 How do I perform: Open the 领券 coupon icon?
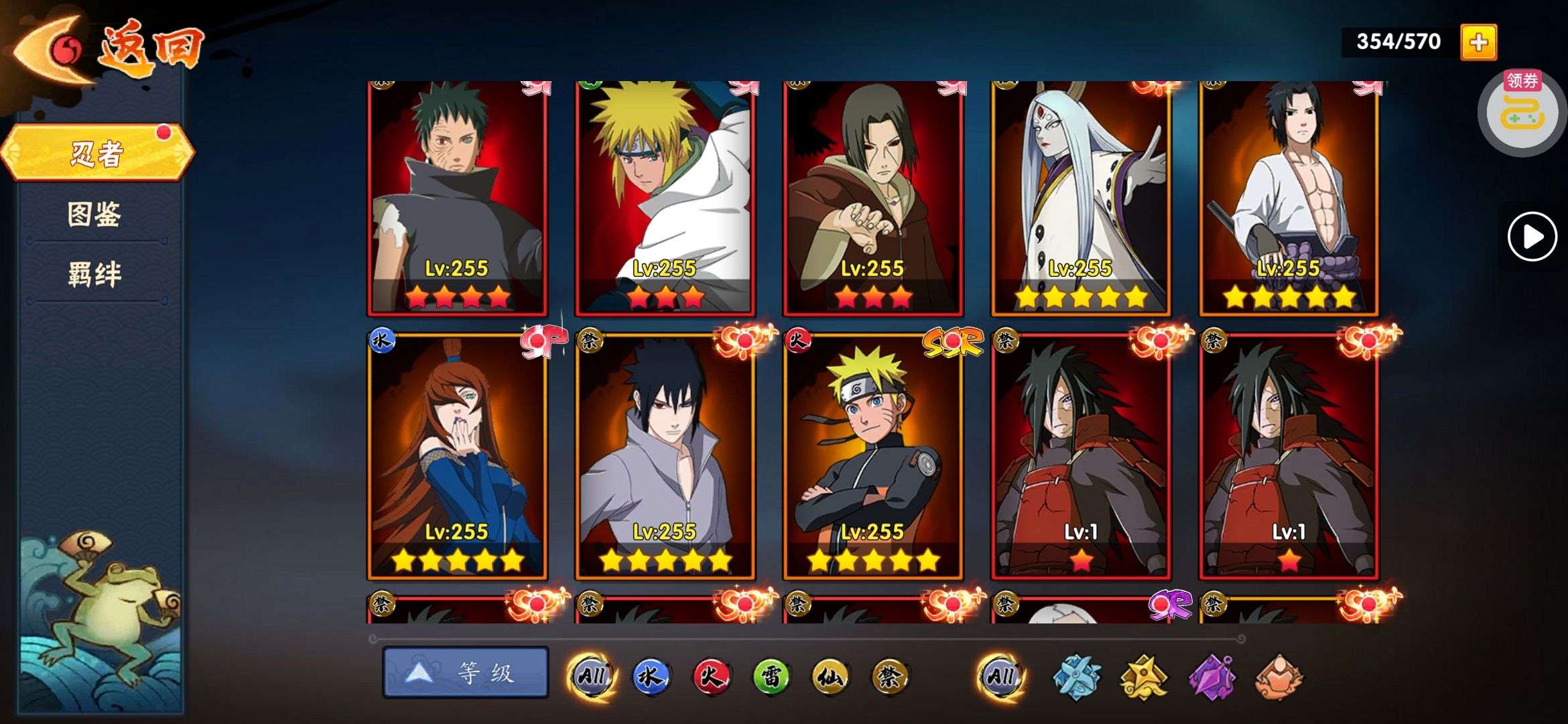[1521, 111]
